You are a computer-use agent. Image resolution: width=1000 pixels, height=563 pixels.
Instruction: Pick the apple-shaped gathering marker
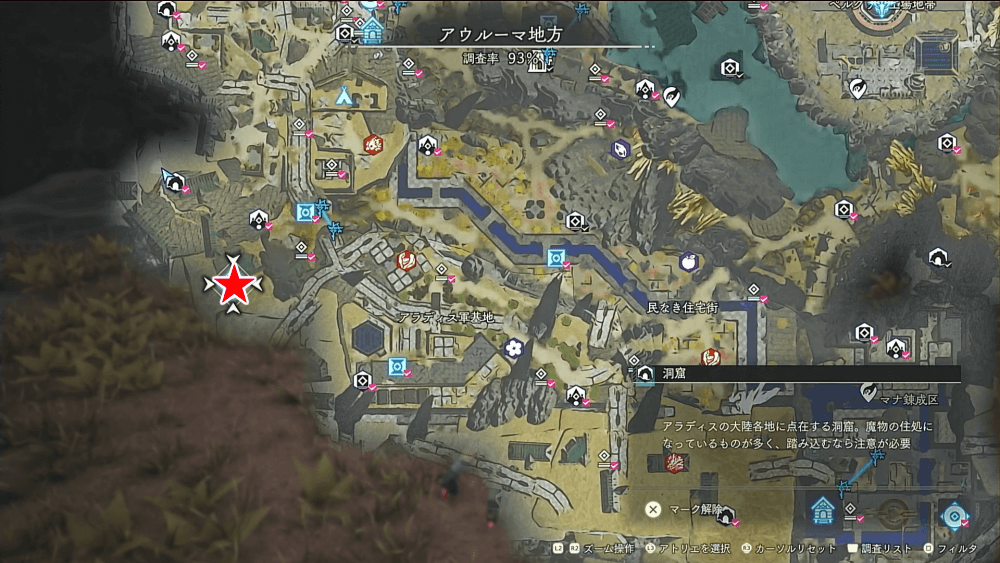tap(688, 261)
